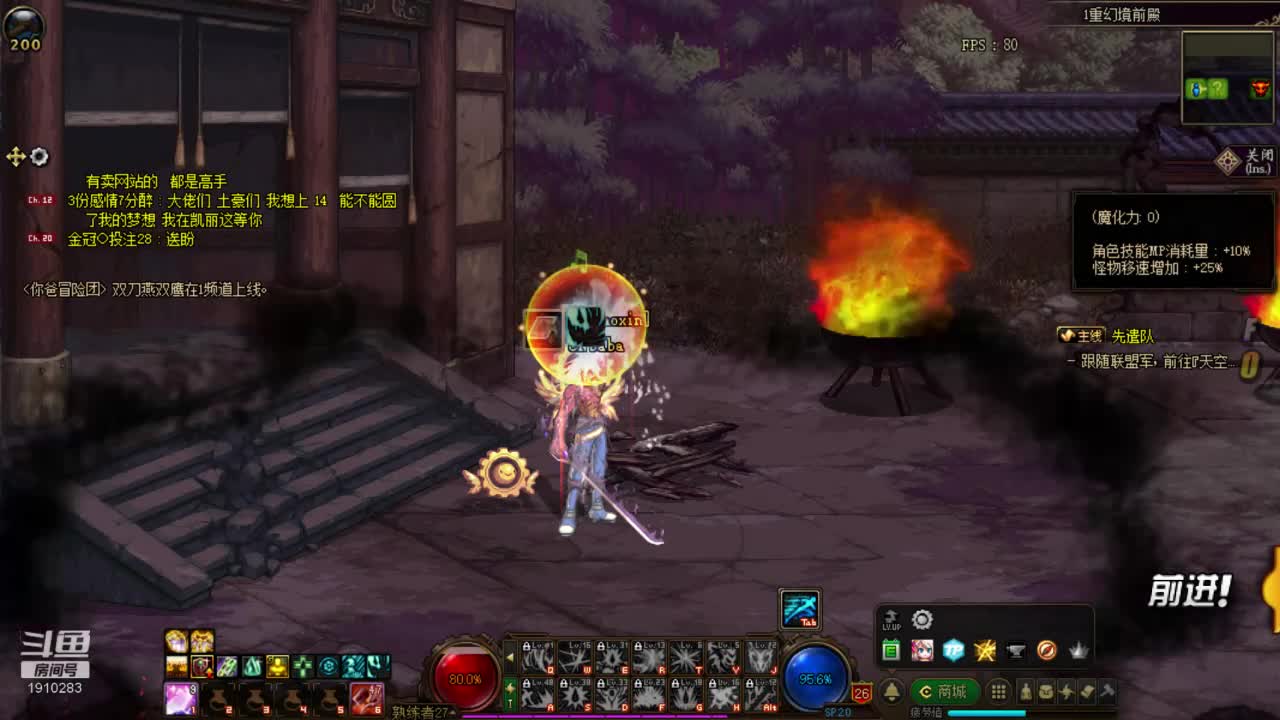Click the gear icon above the menu bar
This screenshot has height=720, width=1280.
[x=922, y=620]
